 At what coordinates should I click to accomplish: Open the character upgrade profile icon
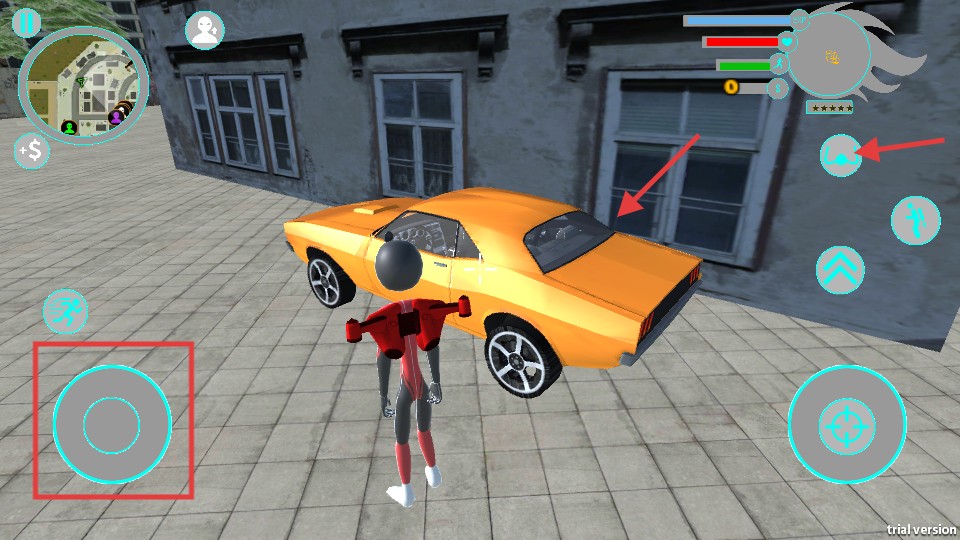point(205,30)
